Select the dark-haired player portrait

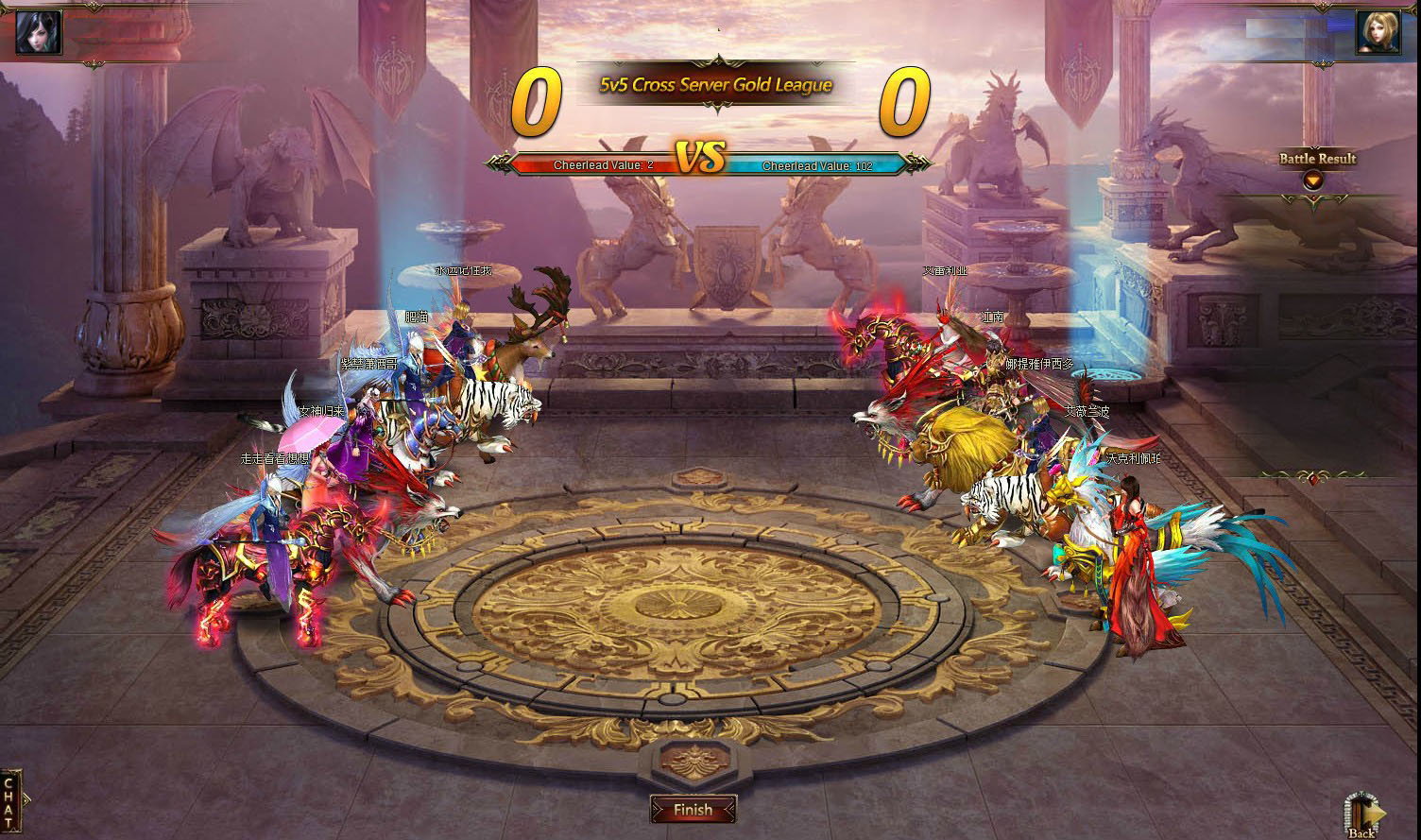[x=39, y=32]
